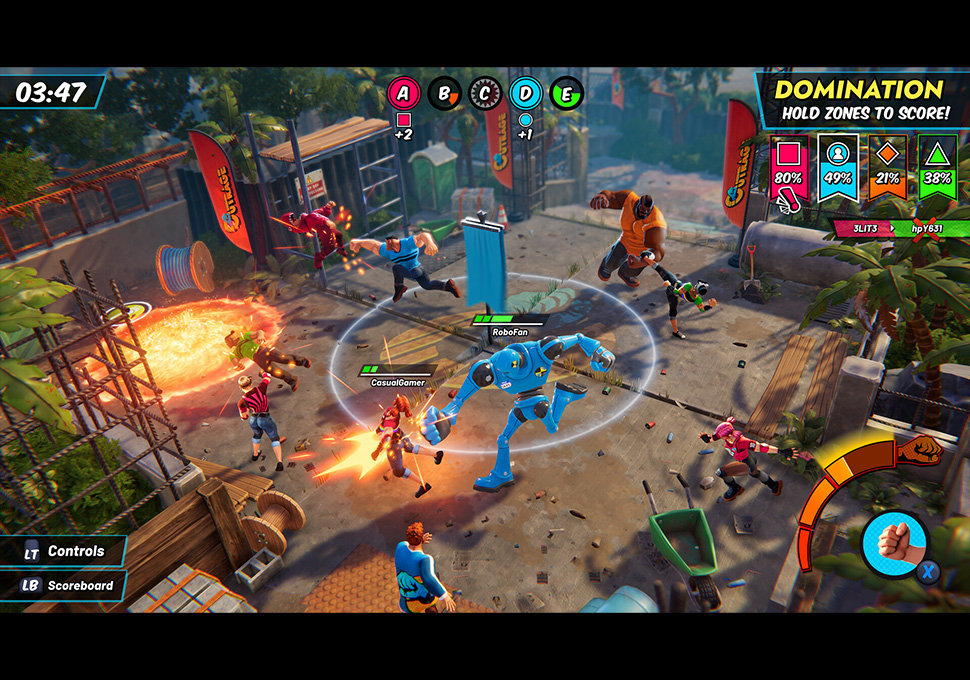
Task: Click the Domination objective banner
Action: point(861,100)
